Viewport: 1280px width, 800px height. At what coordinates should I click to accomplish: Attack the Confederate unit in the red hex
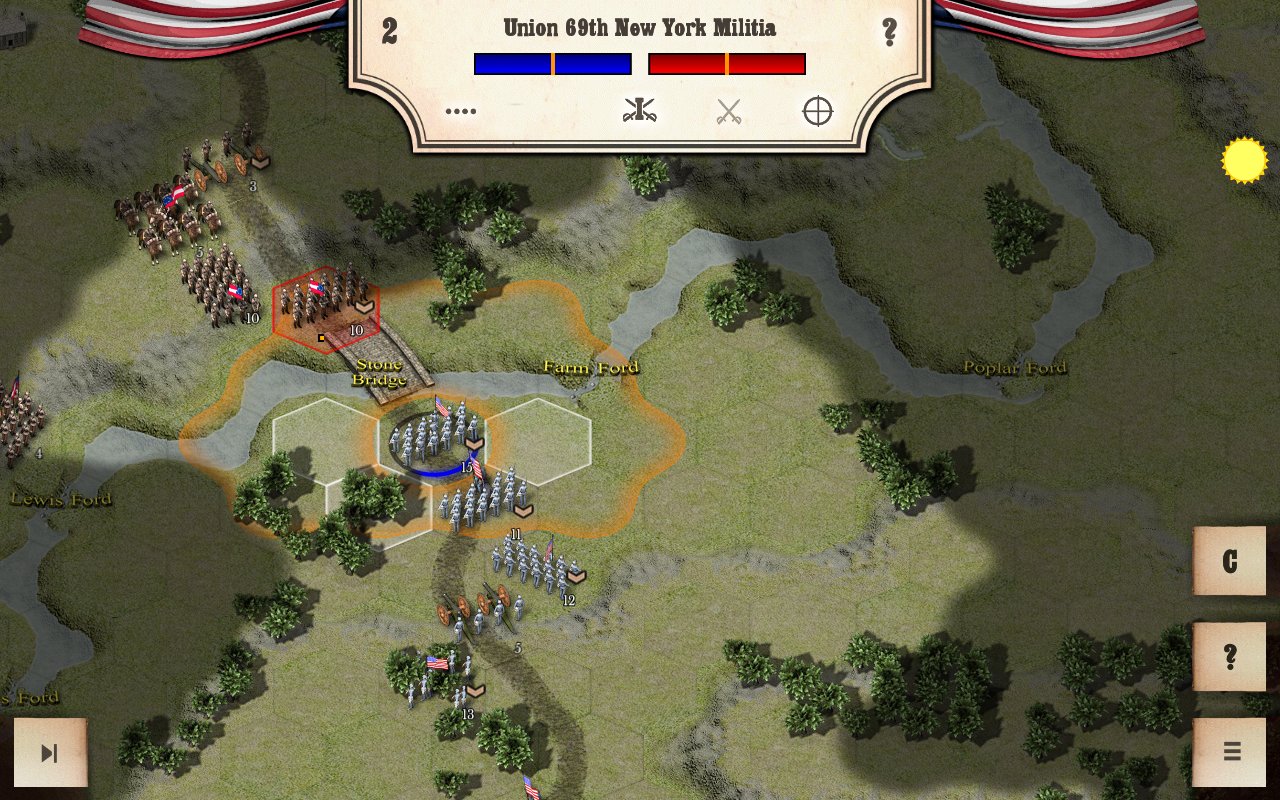(x=326, y=308)
